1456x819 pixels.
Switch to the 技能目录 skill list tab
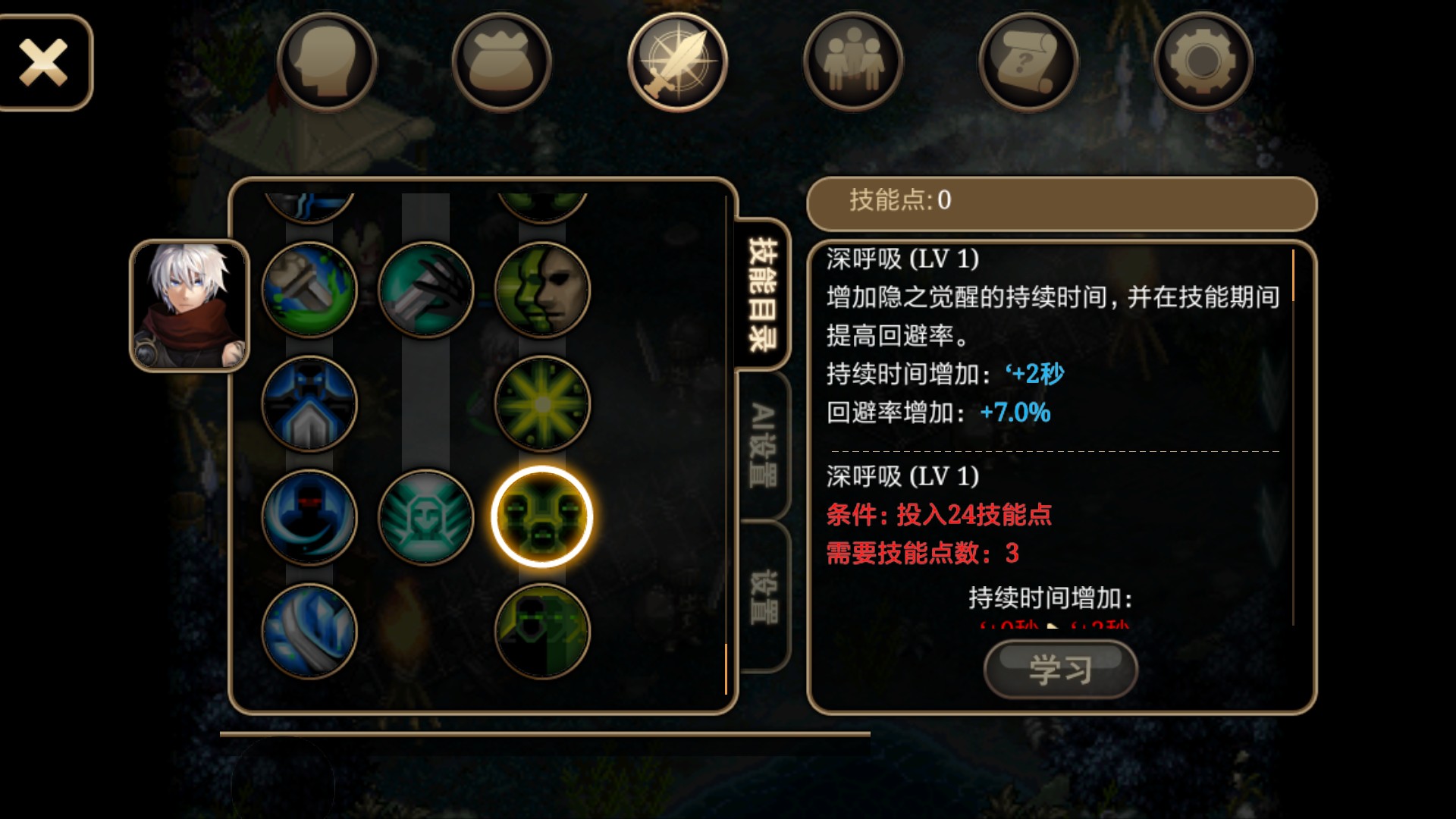coord(762,294)
